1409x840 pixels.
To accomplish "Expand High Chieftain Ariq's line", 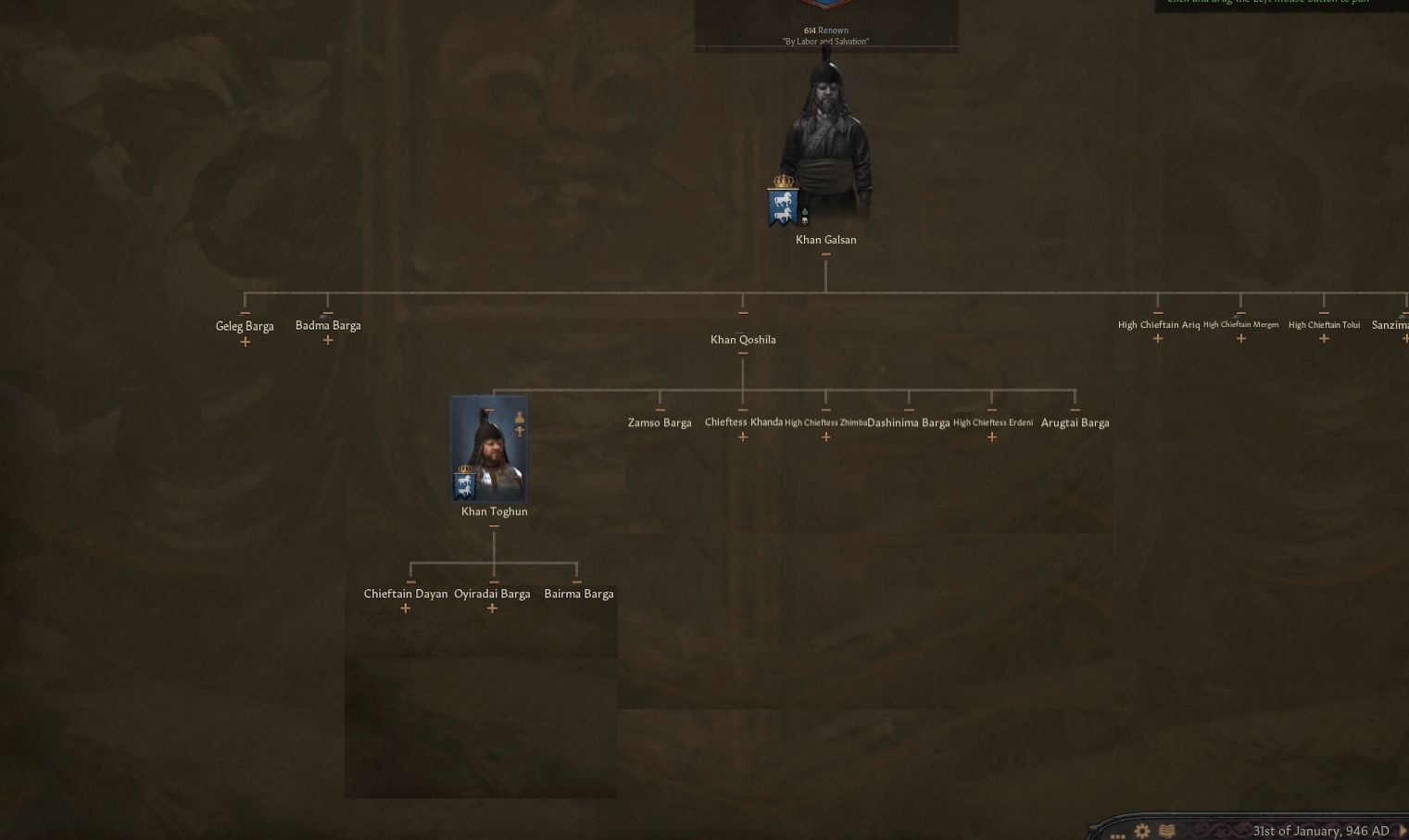I will (1158, 339).
